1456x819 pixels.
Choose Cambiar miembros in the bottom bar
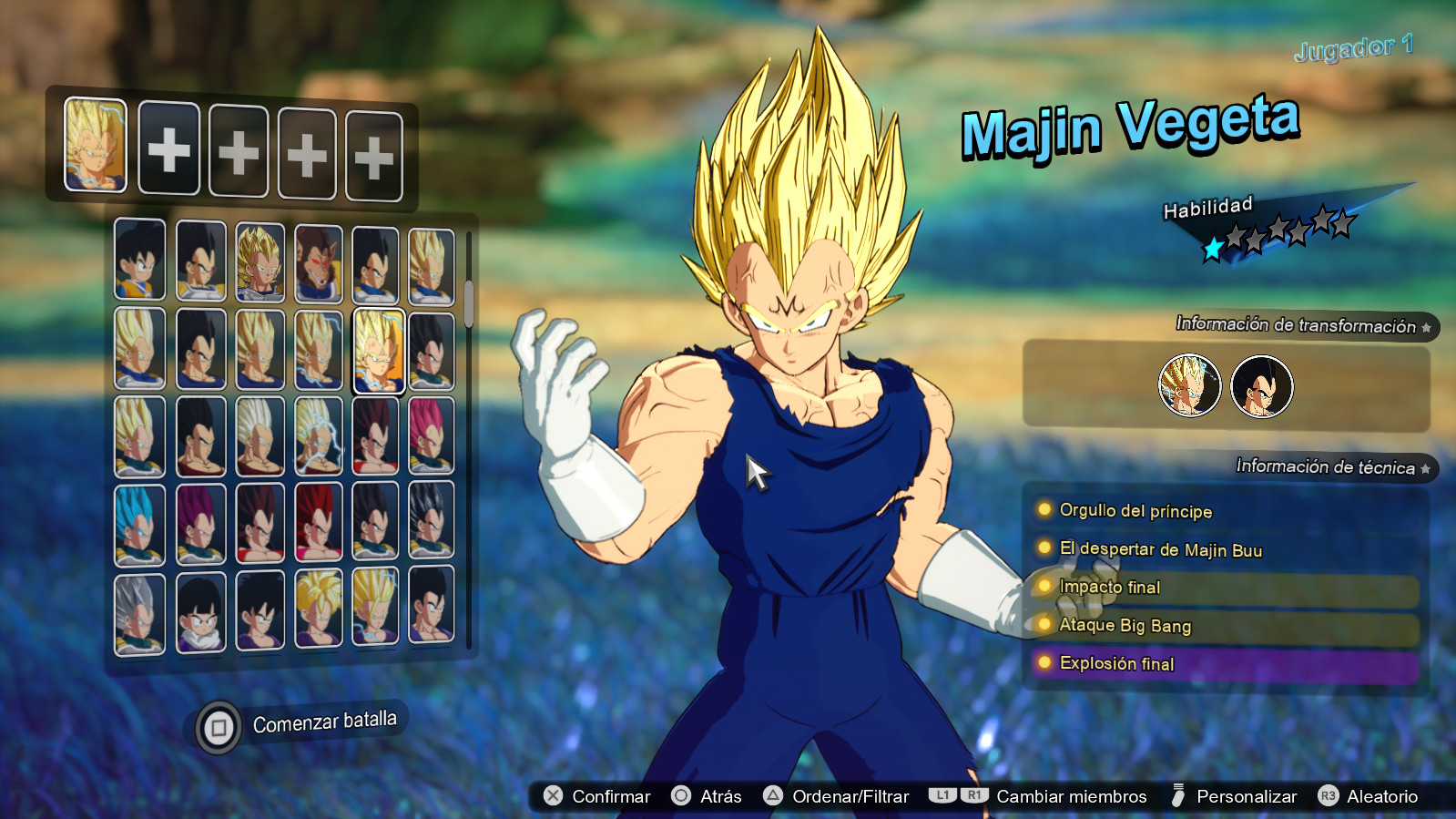1070,795
